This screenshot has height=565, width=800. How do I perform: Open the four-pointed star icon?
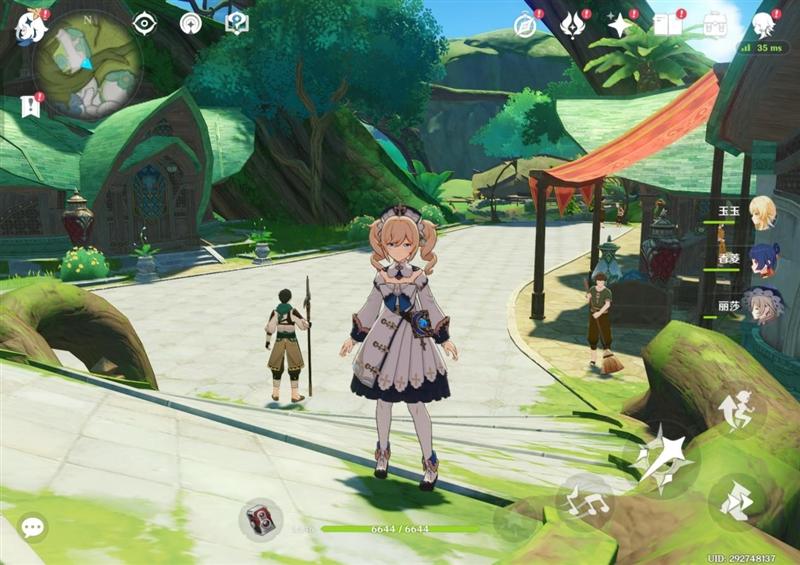pos(620,25)
